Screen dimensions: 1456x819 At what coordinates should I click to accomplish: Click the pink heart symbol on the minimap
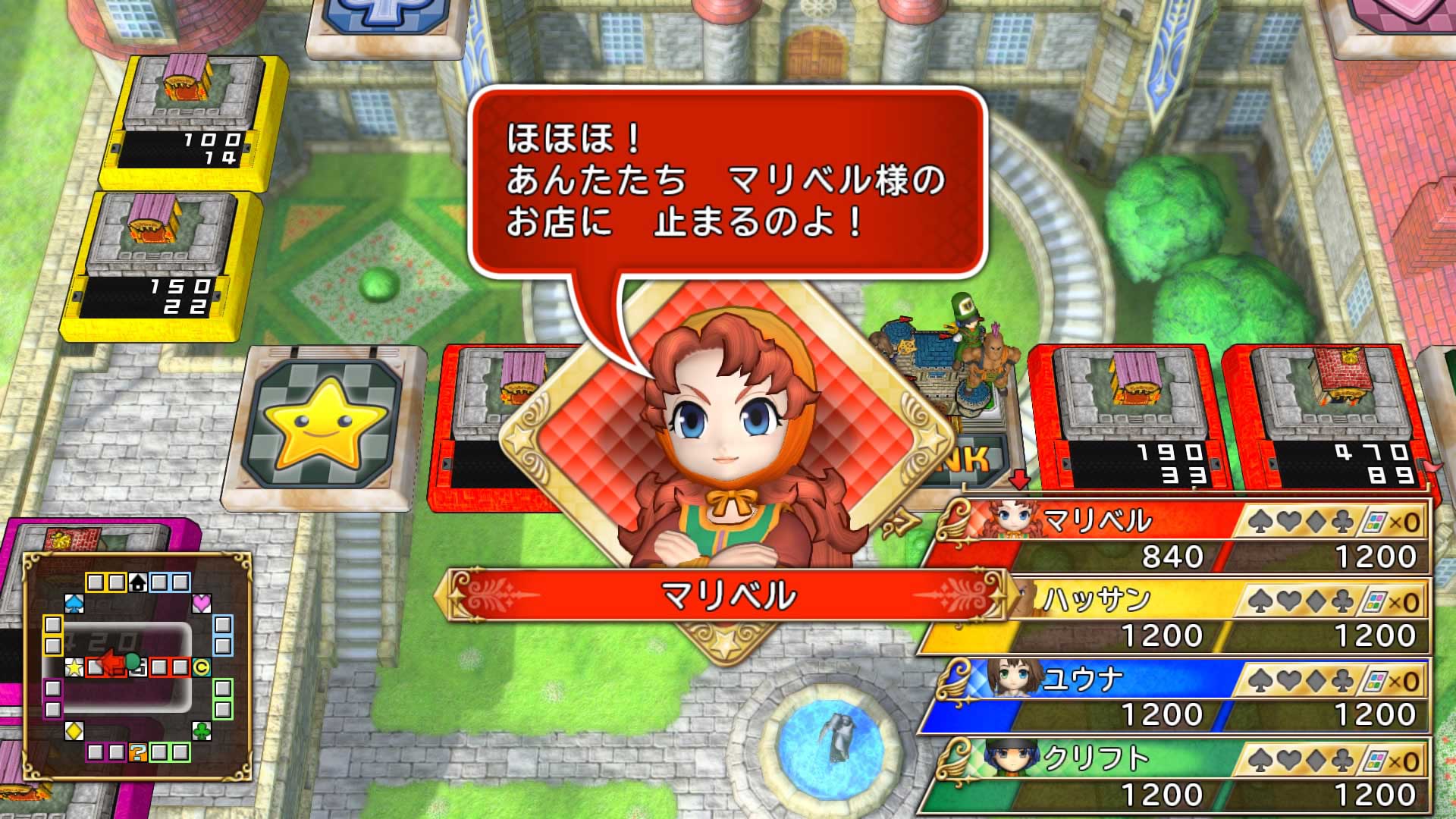pyautogui.click(x=202, y=602)
